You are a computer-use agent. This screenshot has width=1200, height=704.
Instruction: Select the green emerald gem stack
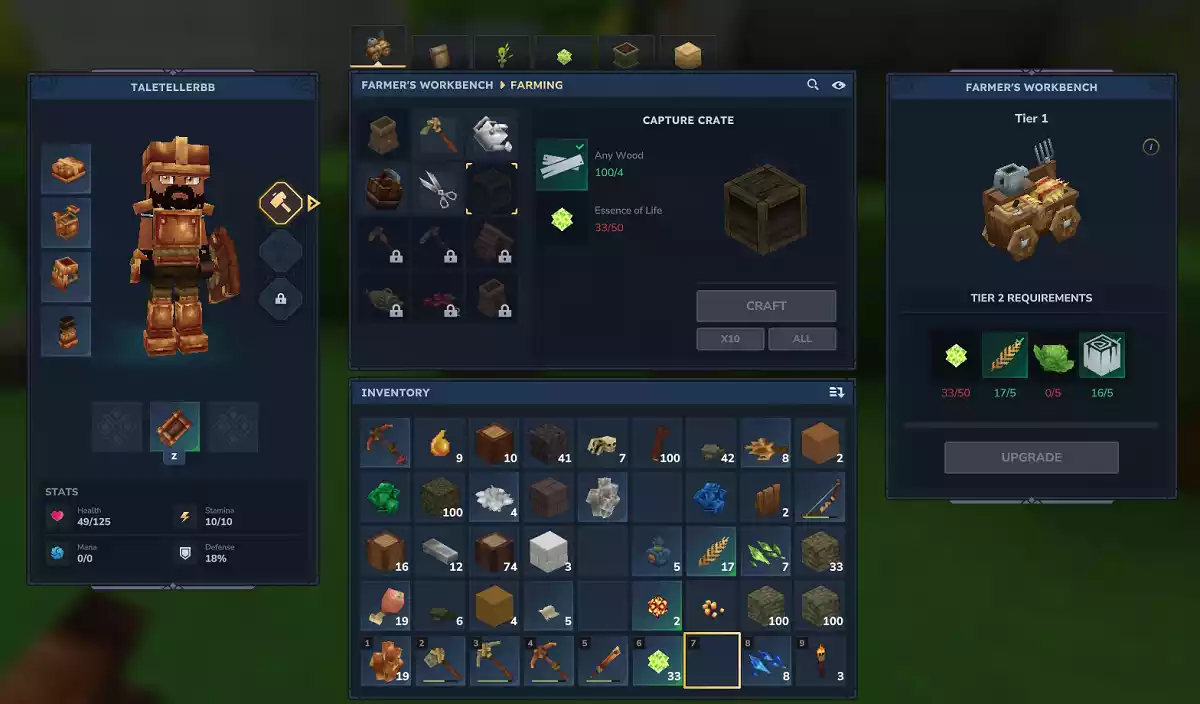coord(385,497)
